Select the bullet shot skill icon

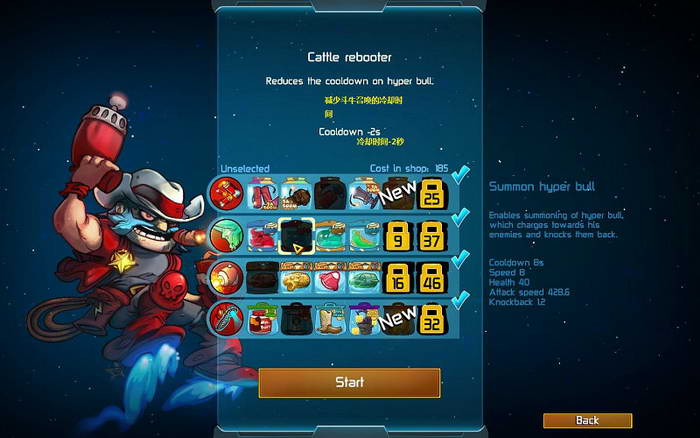click(x=226, y=277)
